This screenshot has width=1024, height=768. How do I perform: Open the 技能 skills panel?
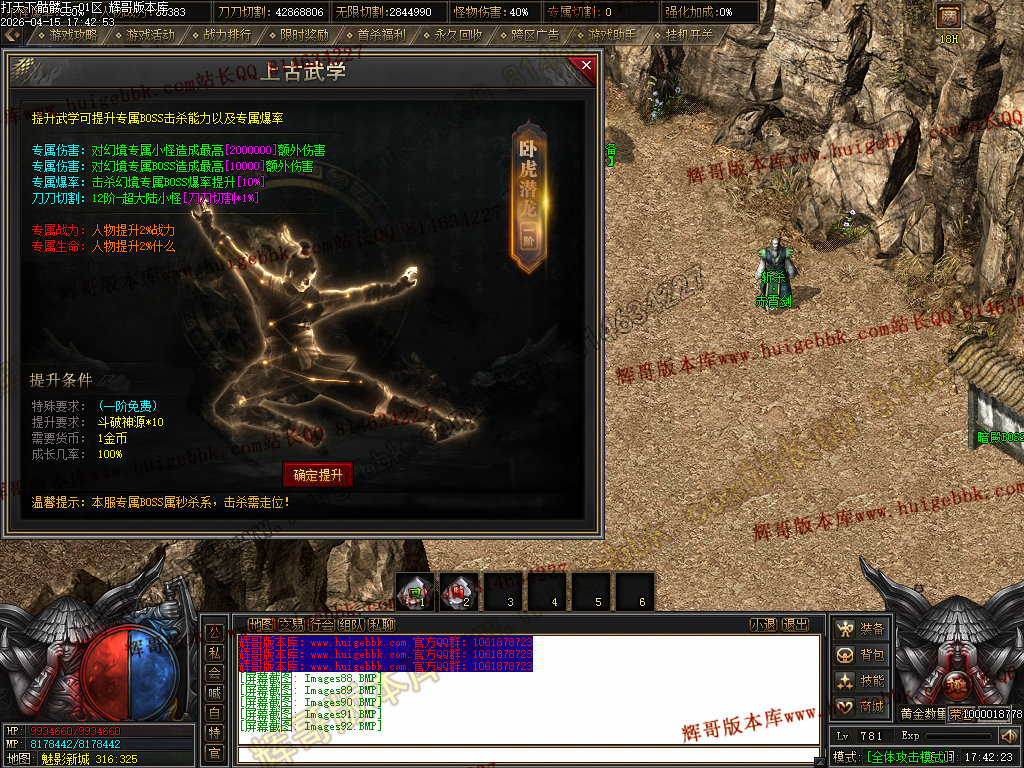(862, 681)
